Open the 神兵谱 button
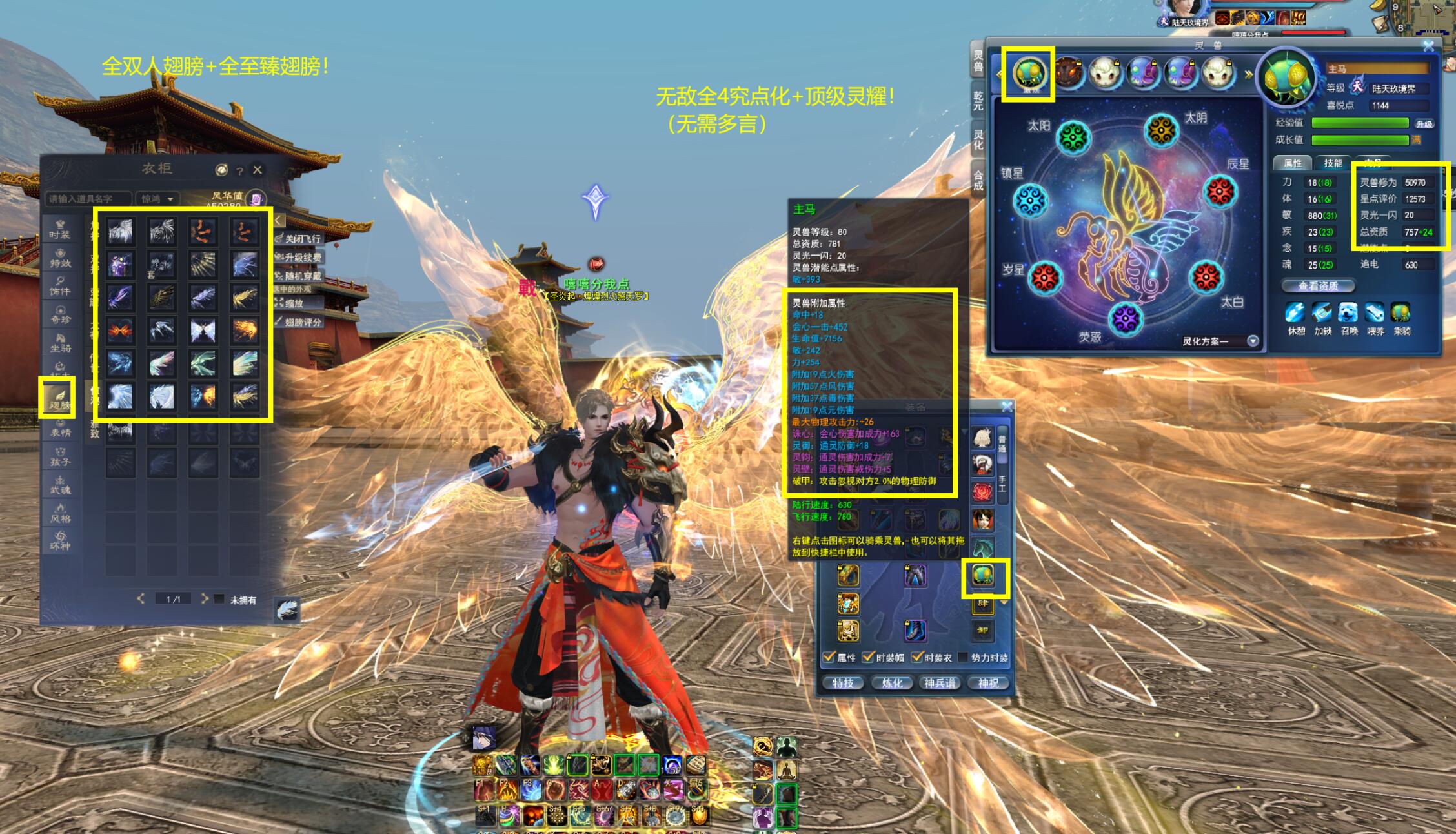The width and height of the screenshot is (1456, 834). (940, 683)
